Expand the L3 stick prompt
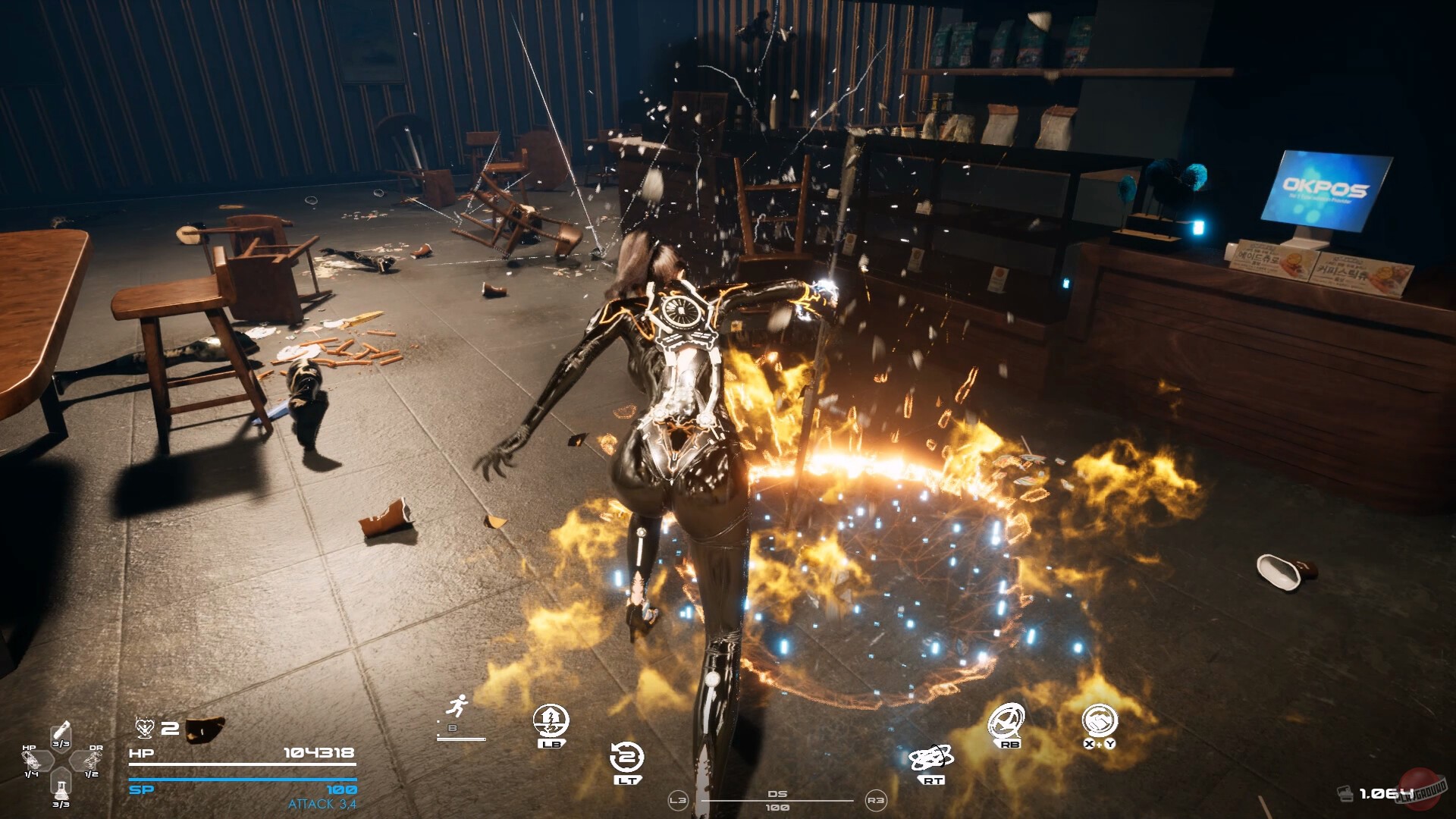Viewport: 1456px width, 819px height. (x=679, y=801)
